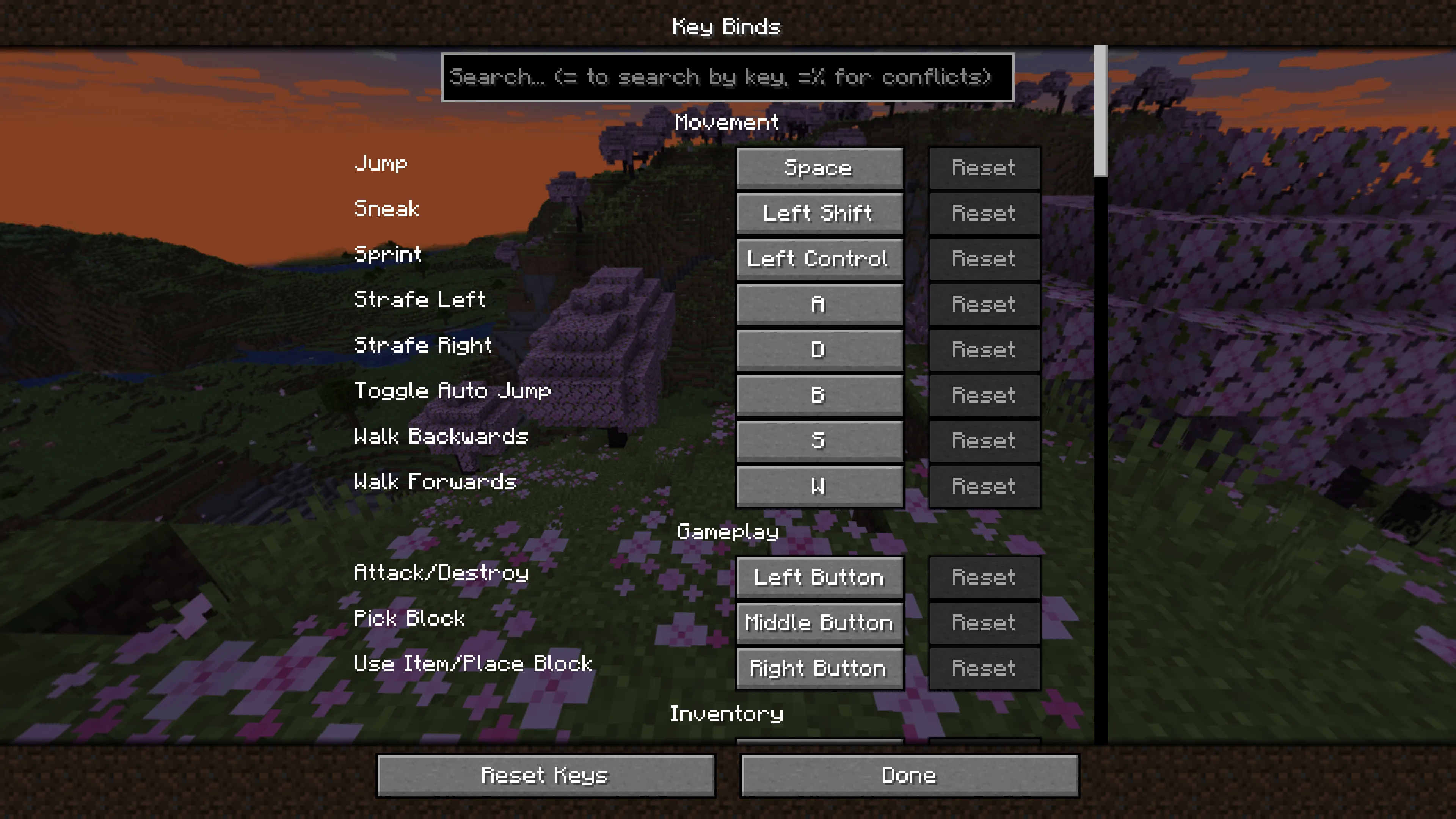Reset the Sprint key binding
Image resolution: width=1456 pixels, height=819 pixels.
tap(984, 259)
